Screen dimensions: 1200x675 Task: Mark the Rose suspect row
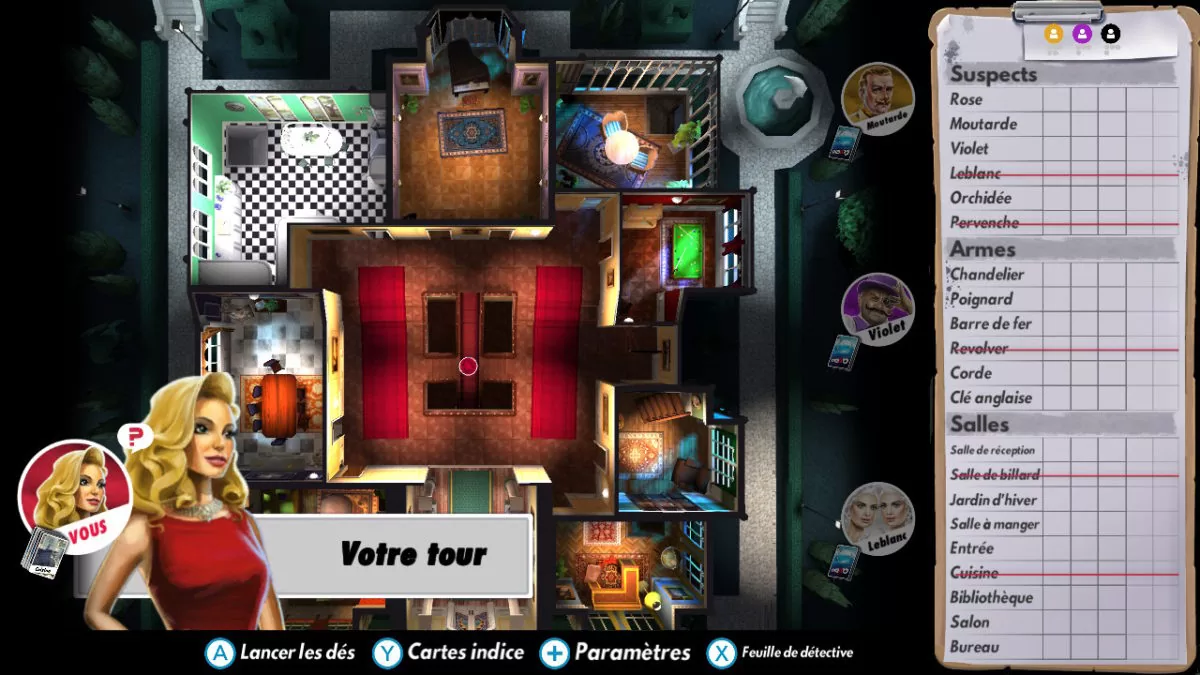click(967, 100)
